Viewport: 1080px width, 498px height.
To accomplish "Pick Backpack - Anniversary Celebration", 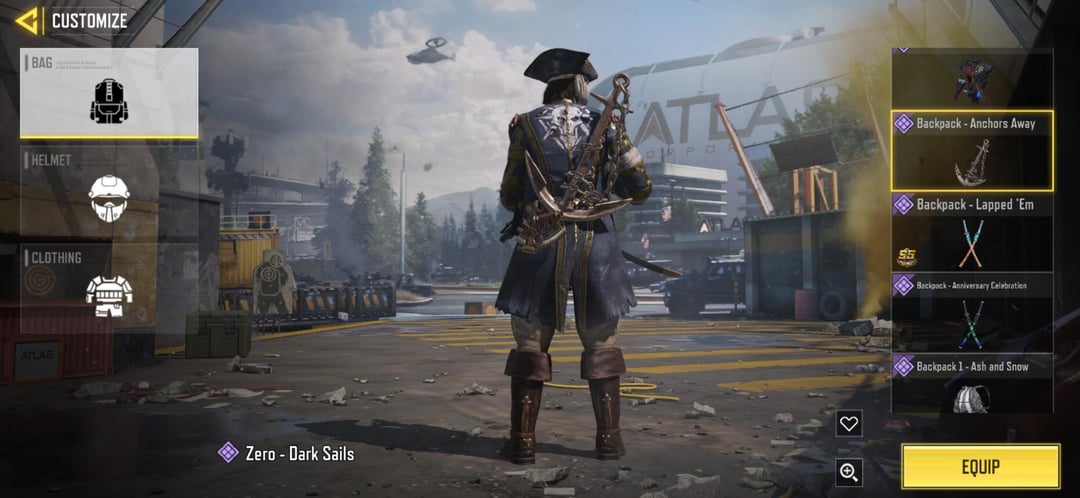I will [x=972, y=313].
